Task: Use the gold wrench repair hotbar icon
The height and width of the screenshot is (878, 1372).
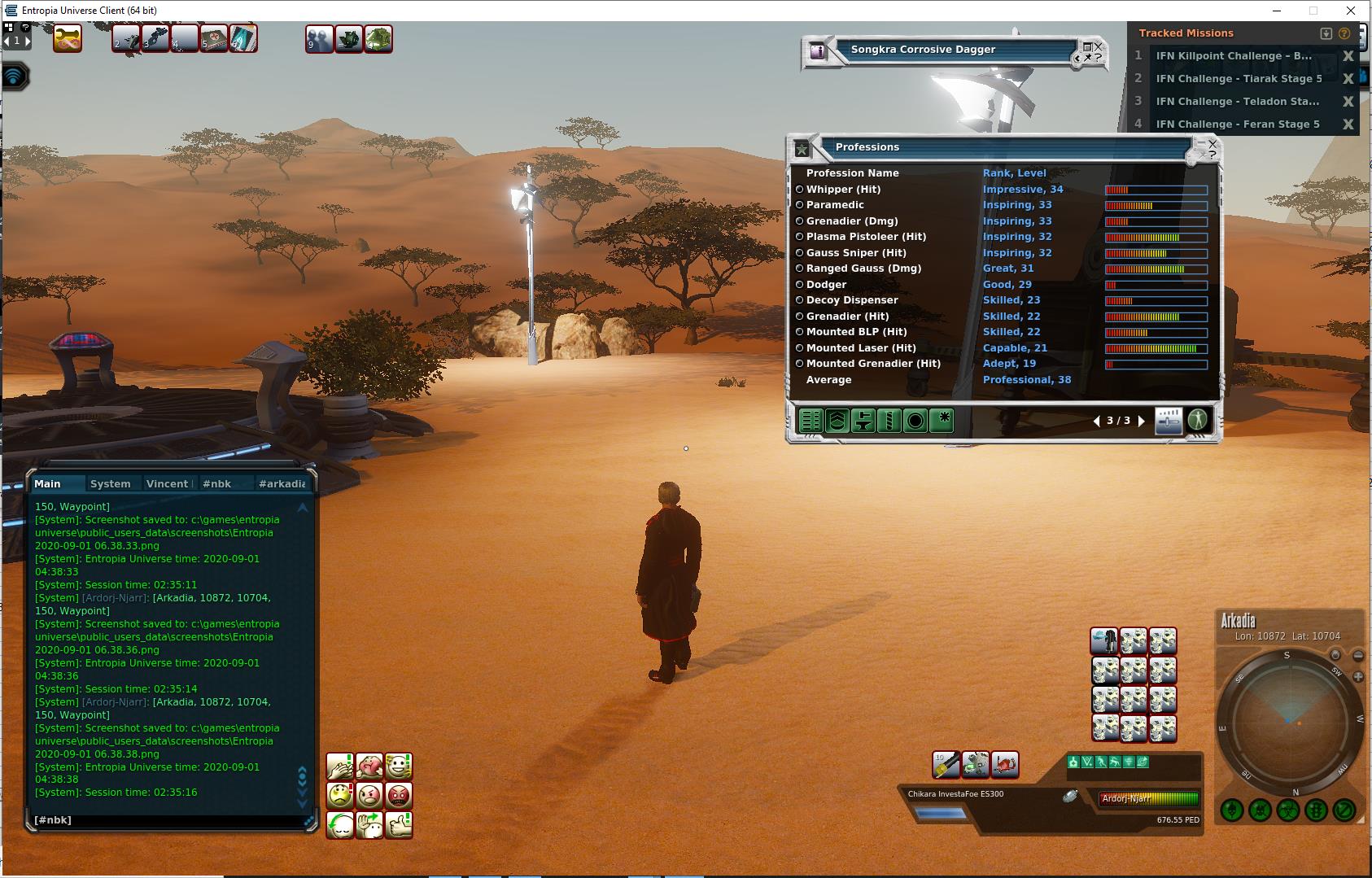Action: click(x=68, y=38)
